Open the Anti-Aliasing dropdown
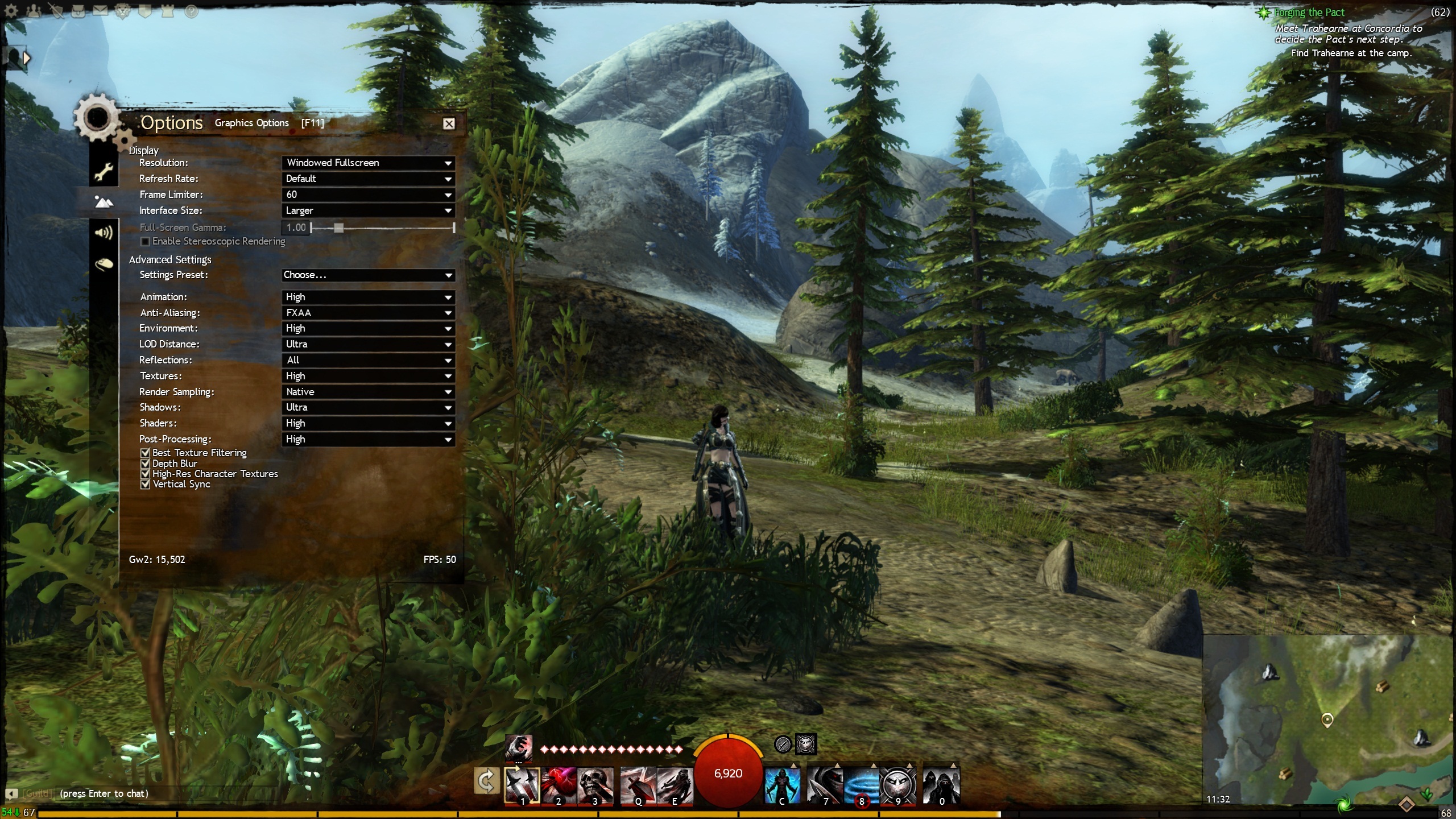1456x819 pixels. (368, 313)
